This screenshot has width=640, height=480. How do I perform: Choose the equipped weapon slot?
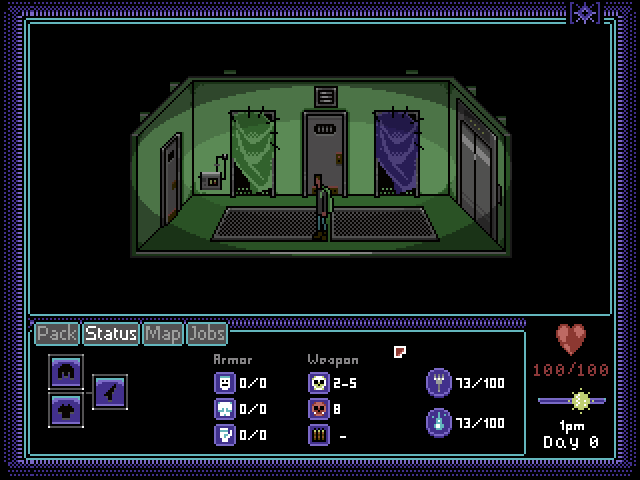click(x=110, y=391)
